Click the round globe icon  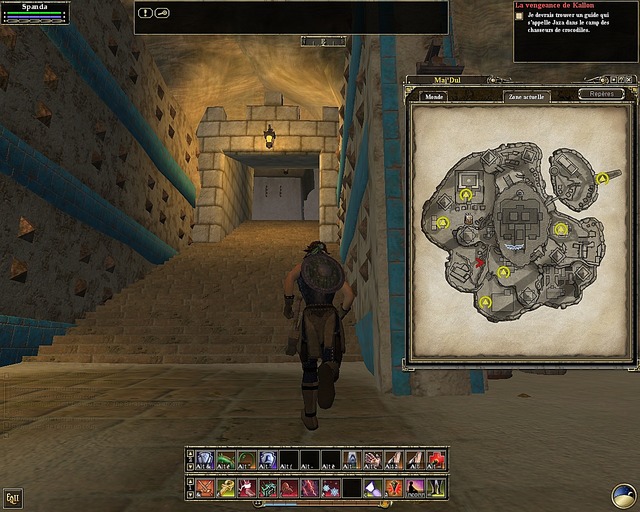624,496
